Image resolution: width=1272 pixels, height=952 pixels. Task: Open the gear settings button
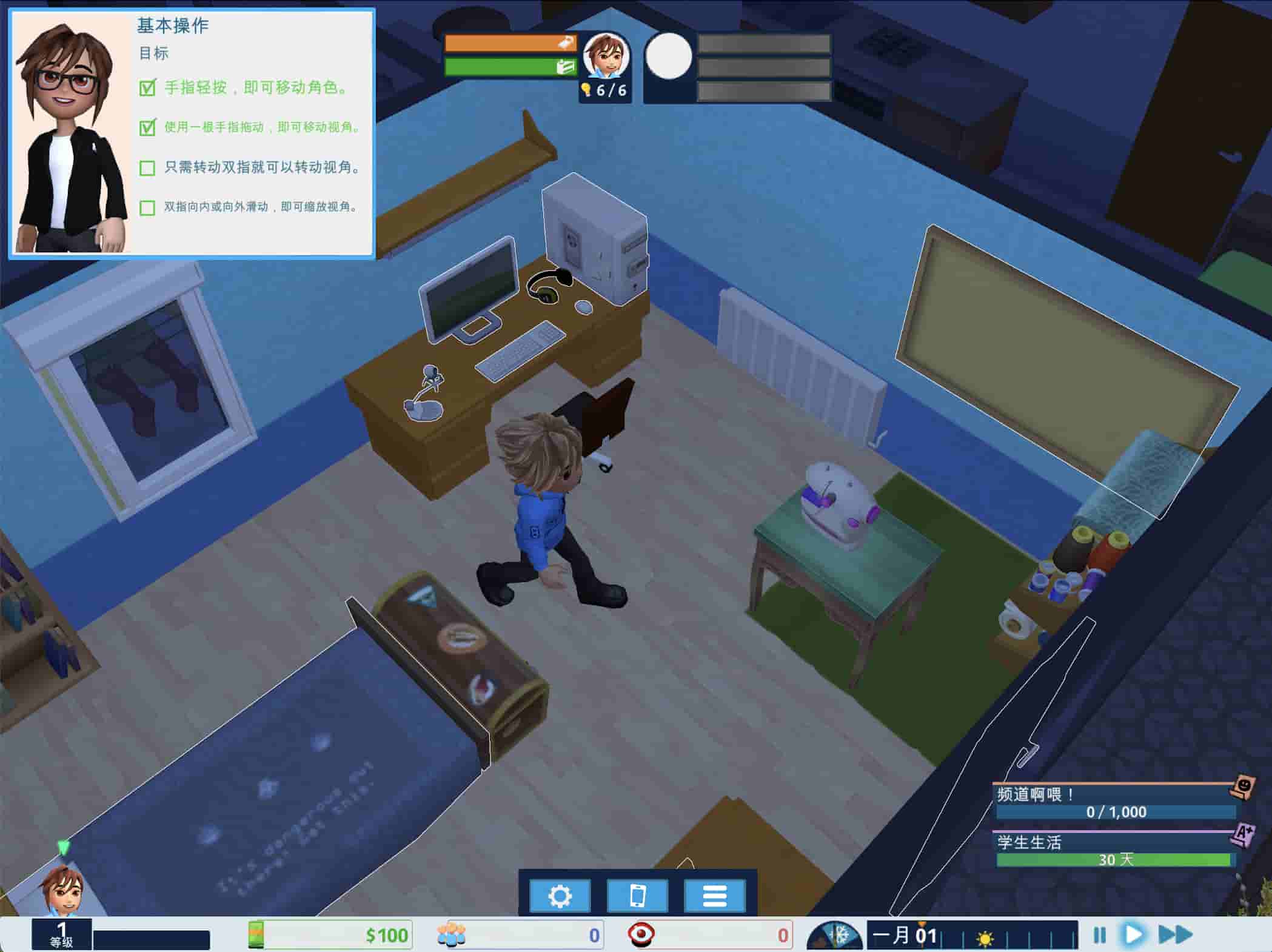[x=560, y=896]
